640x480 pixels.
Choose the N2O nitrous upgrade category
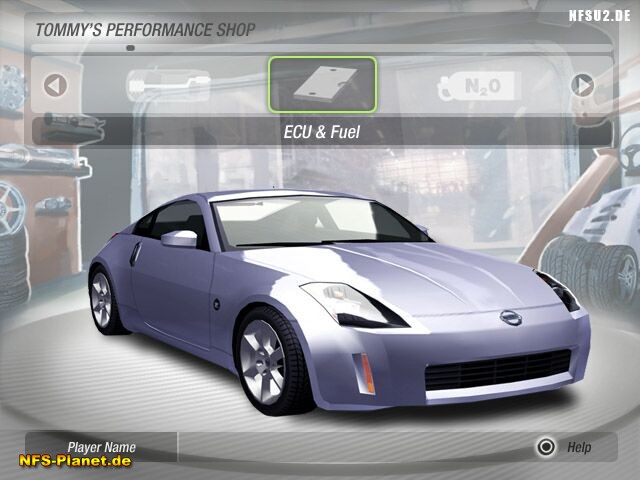coord(478,86)
